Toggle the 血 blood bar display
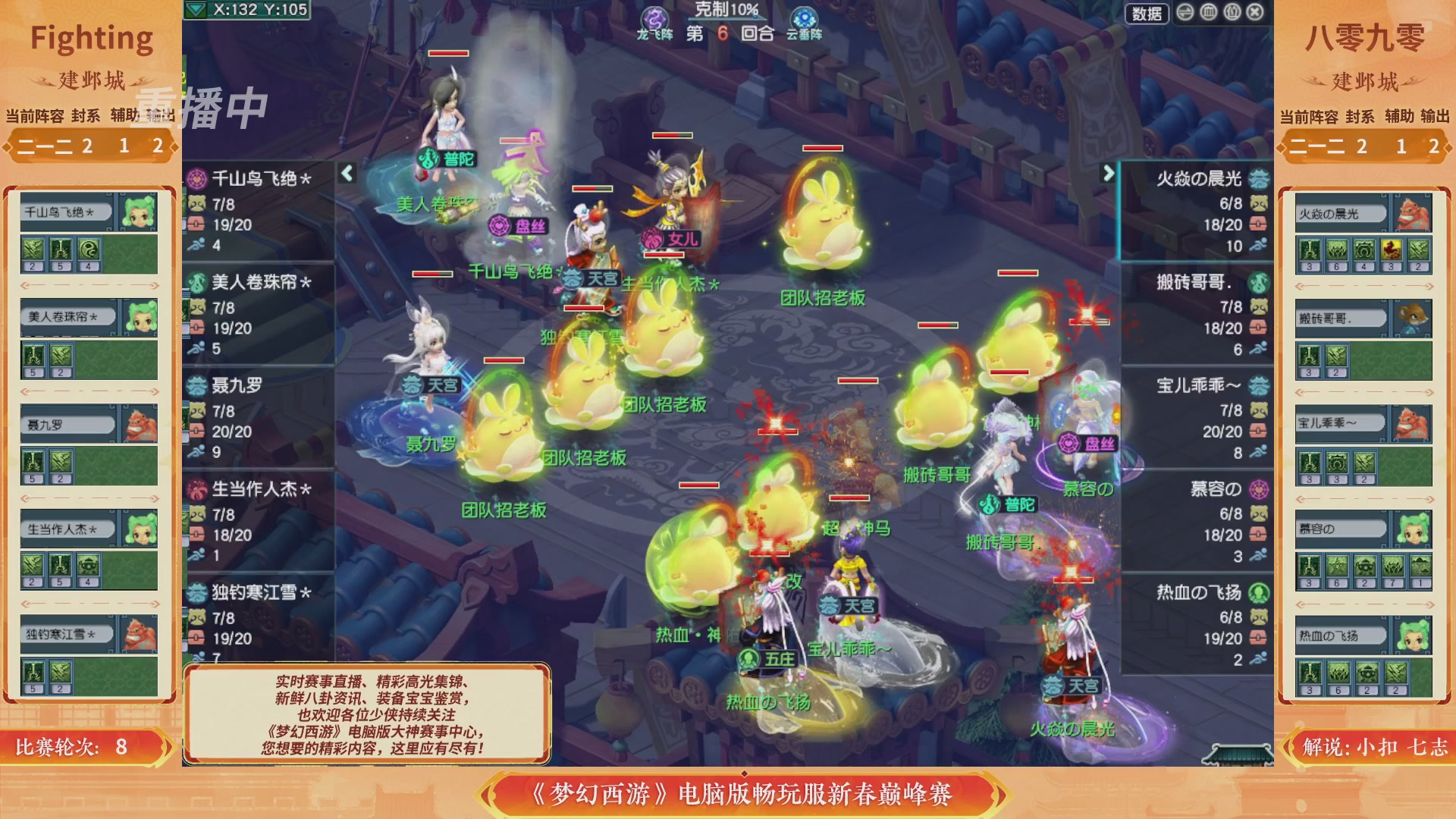This screenshot has width=1456, height=819. [x=1209, y=12]
